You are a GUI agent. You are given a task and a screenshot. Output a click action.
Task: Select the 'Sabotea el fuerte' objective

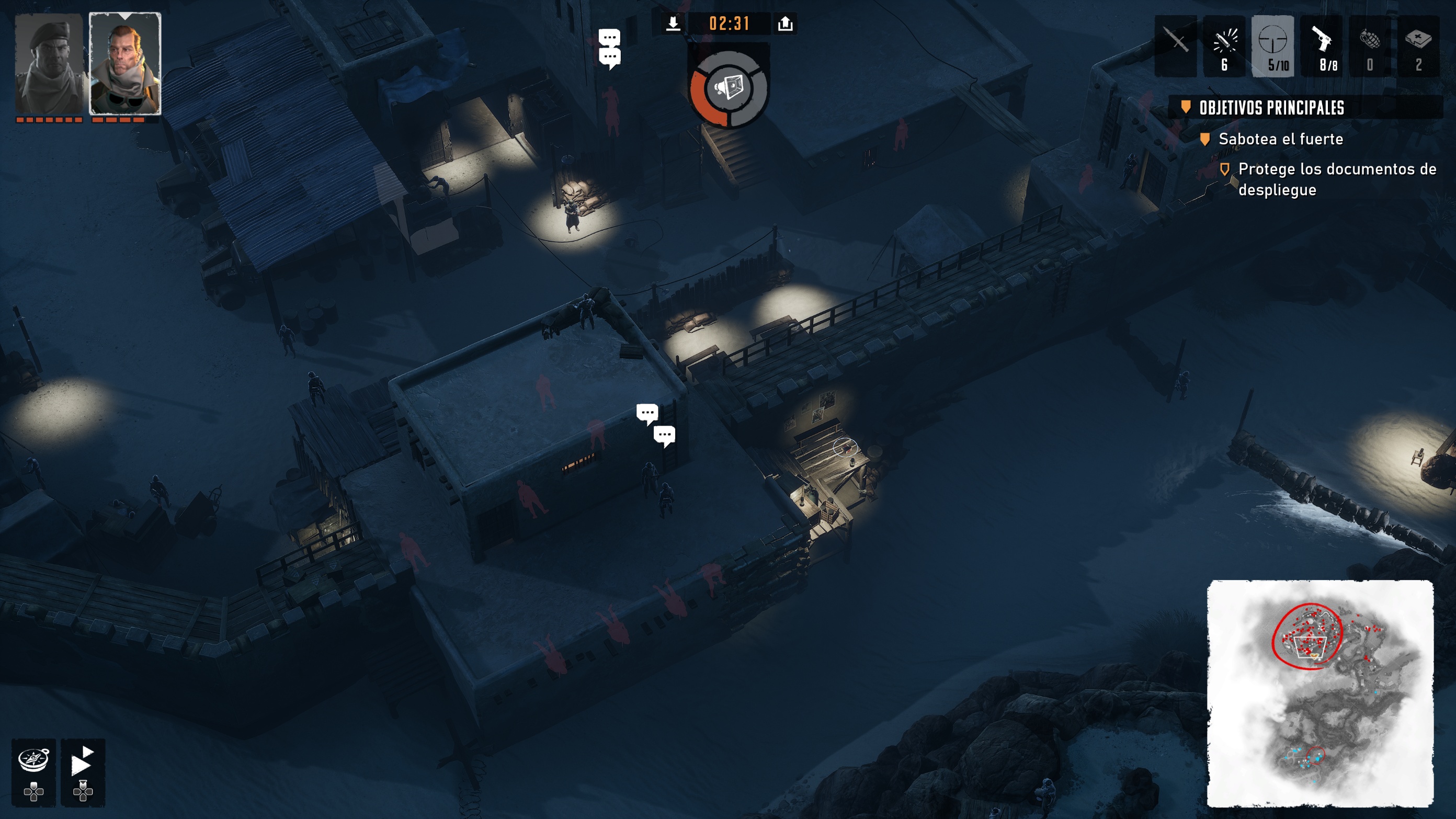point(1280,139)
